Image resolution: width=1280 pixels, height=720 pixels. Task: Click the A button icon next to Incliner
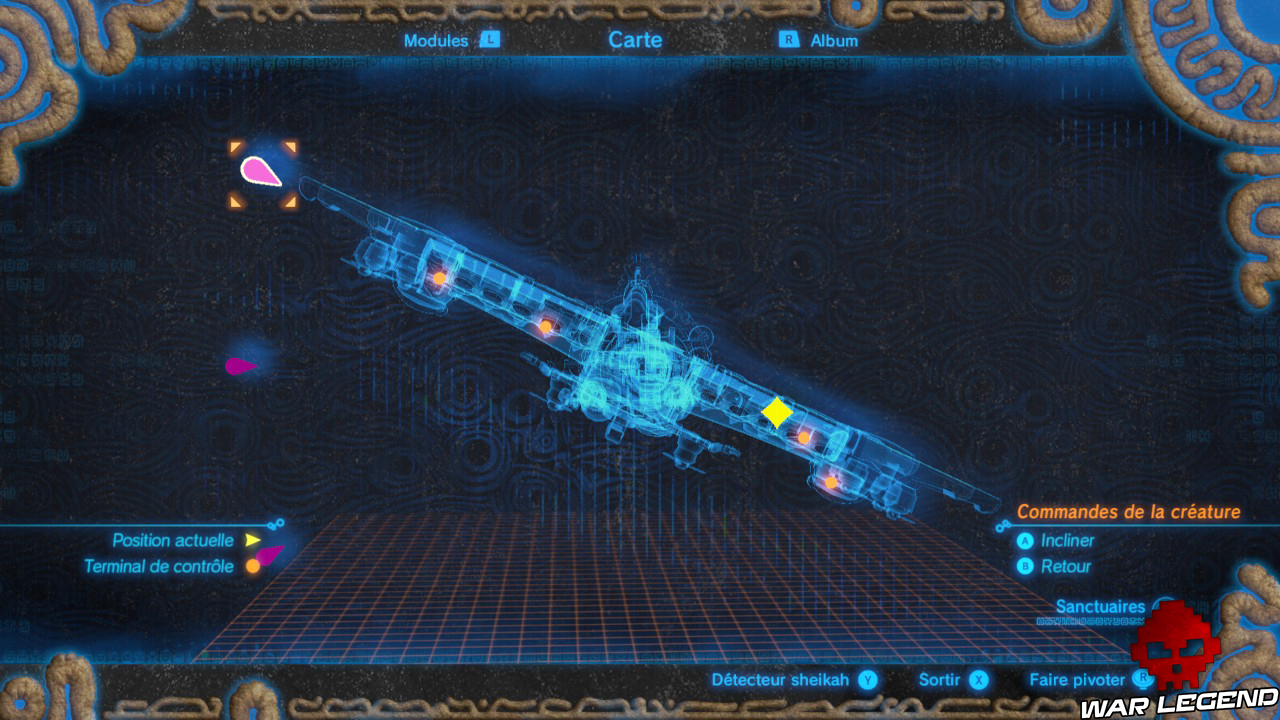coord(1023,541)
